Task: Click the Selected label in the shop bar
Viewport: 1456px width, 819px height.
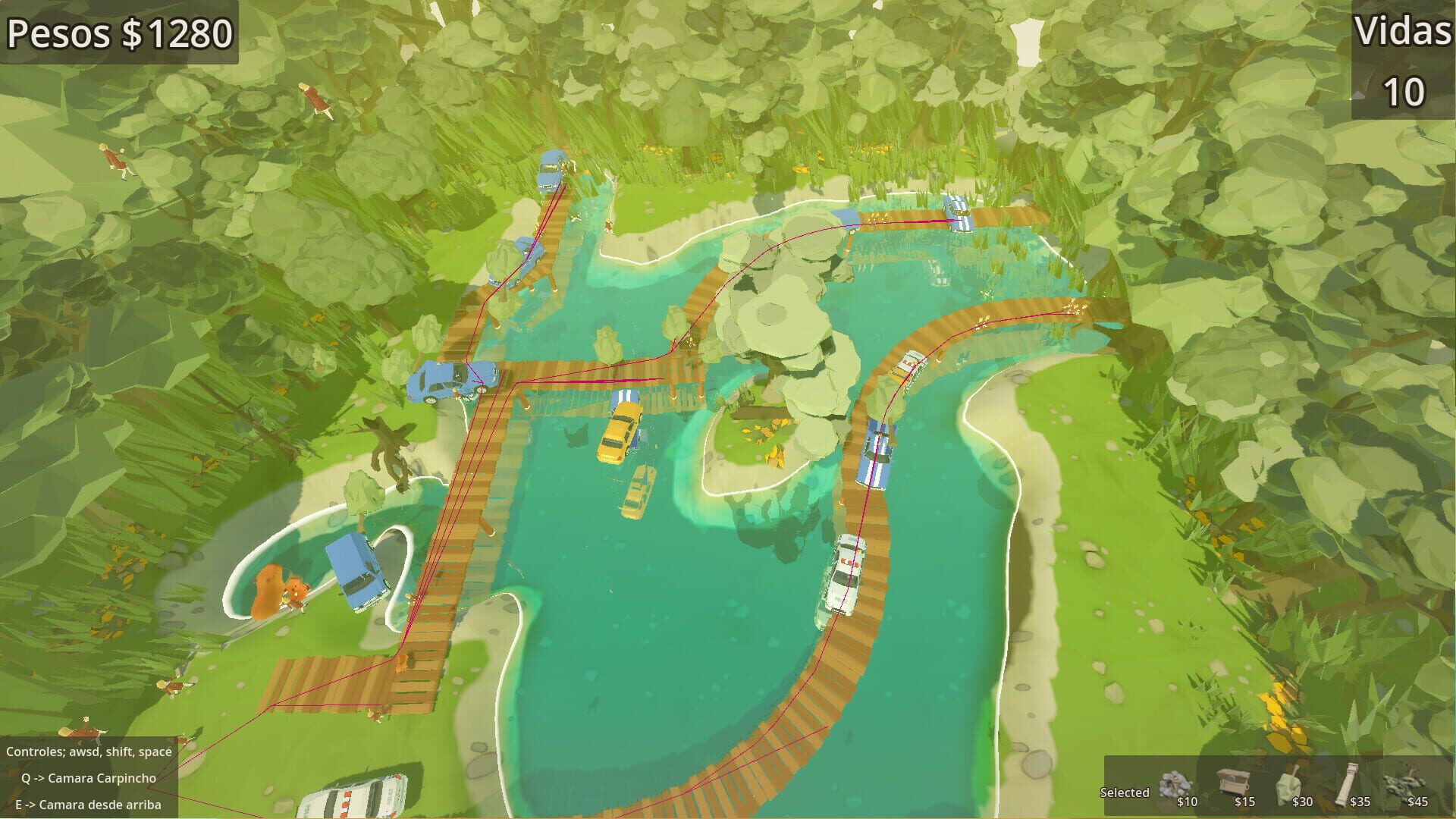Action: (x=1124, y=792)
